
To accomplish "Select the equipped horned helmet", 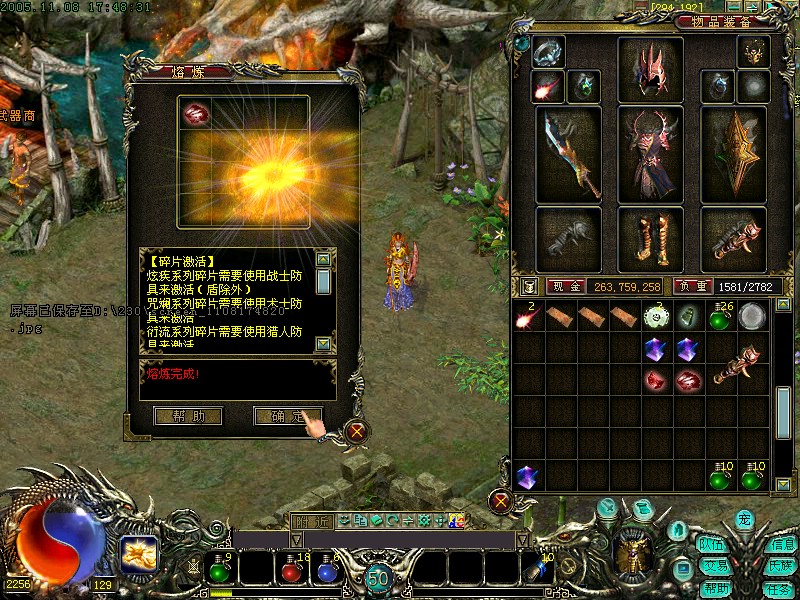I will [x=650, y=70].
